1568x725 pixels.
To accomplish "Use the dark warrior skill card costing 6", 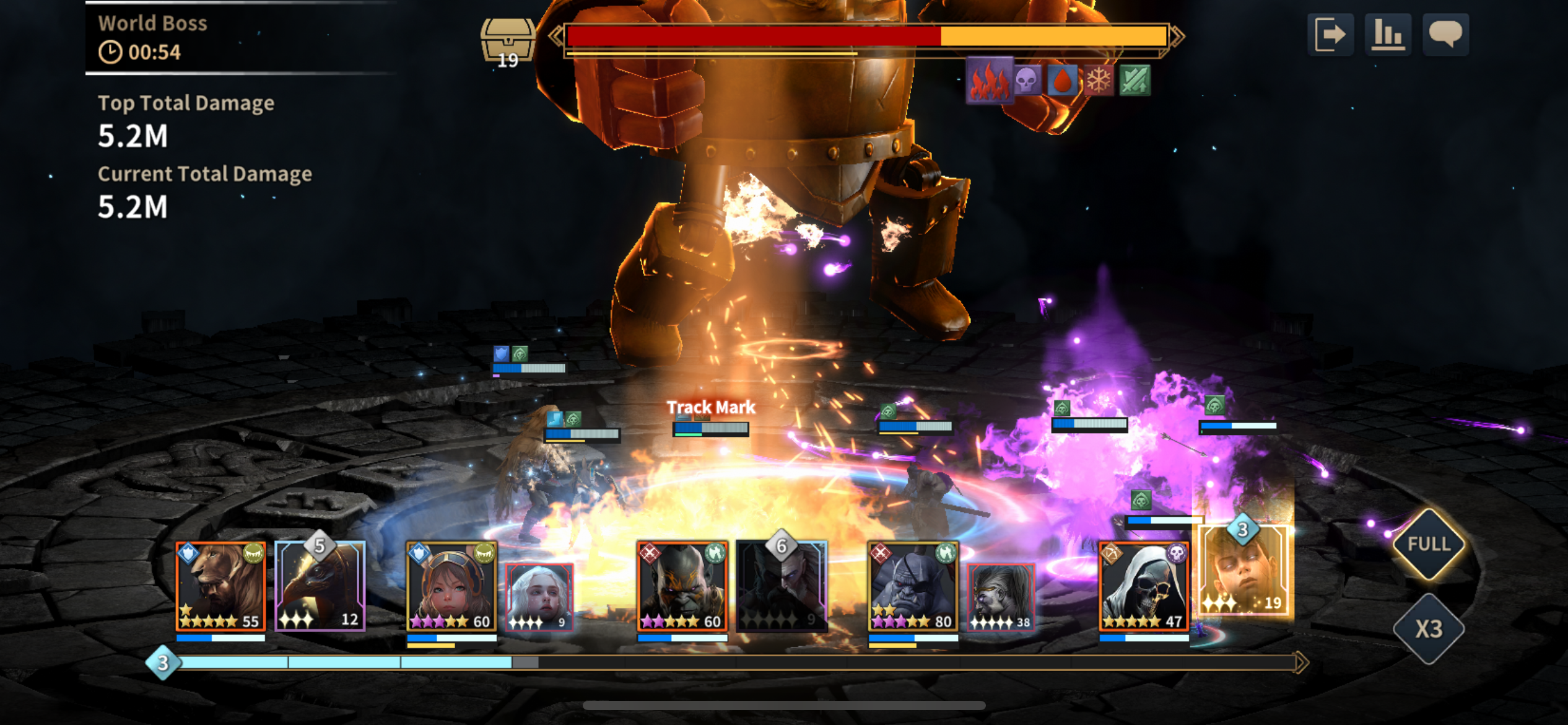I will 782,585.
